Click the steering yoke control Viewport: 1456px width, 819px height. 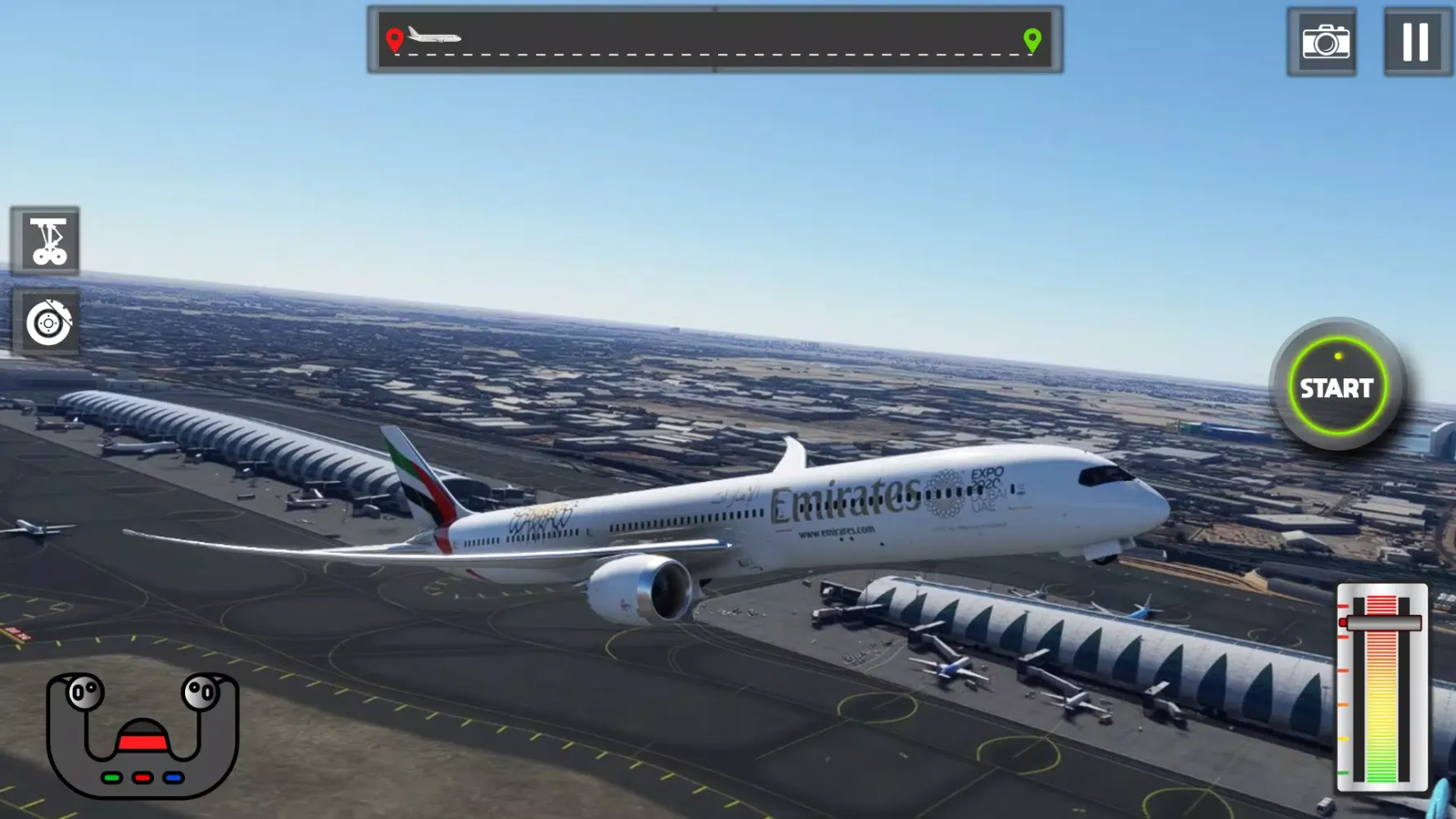pos(142,734)
